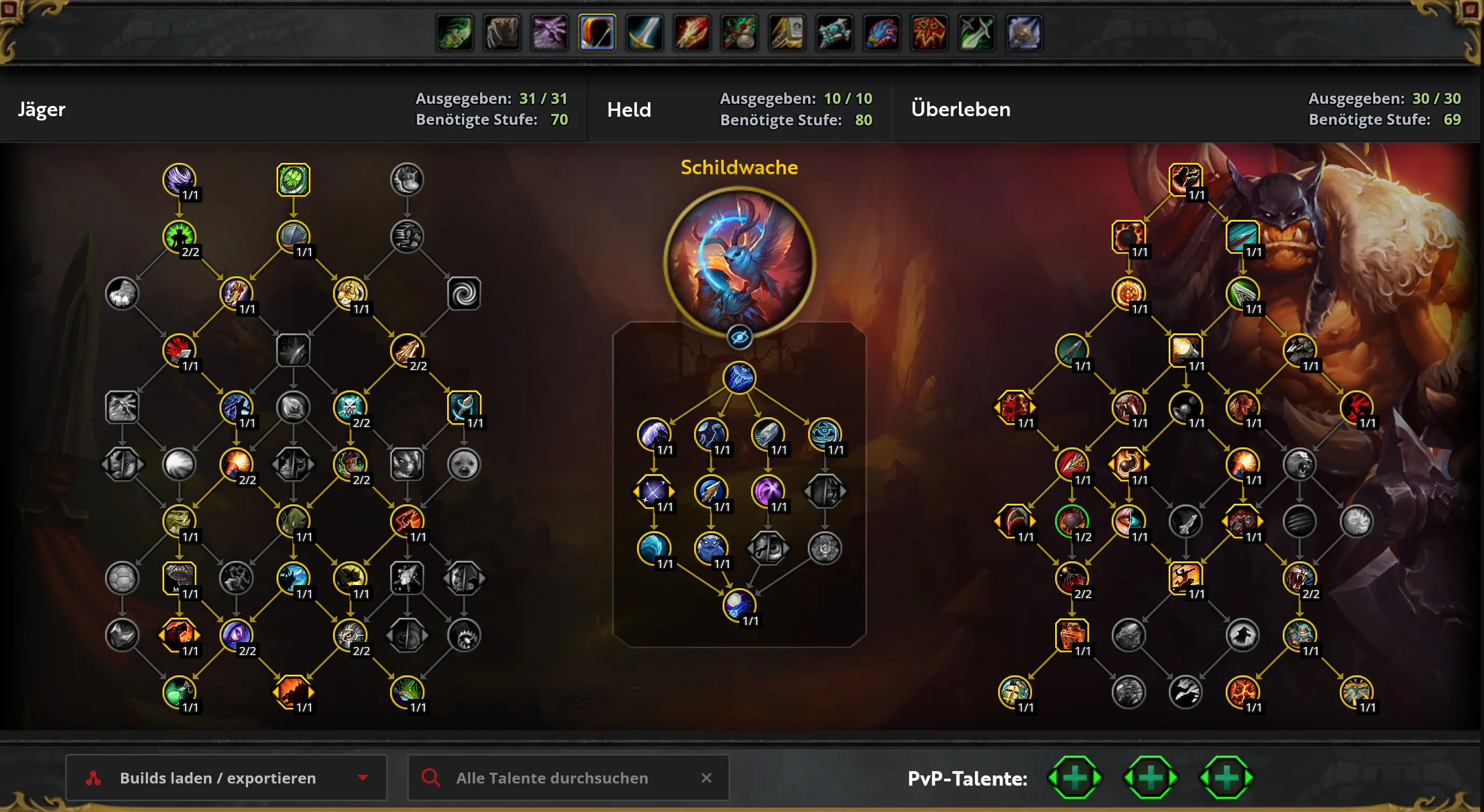Clear the talent search with the X
The width and height of the screenshot is (1484, 812).
706,778
